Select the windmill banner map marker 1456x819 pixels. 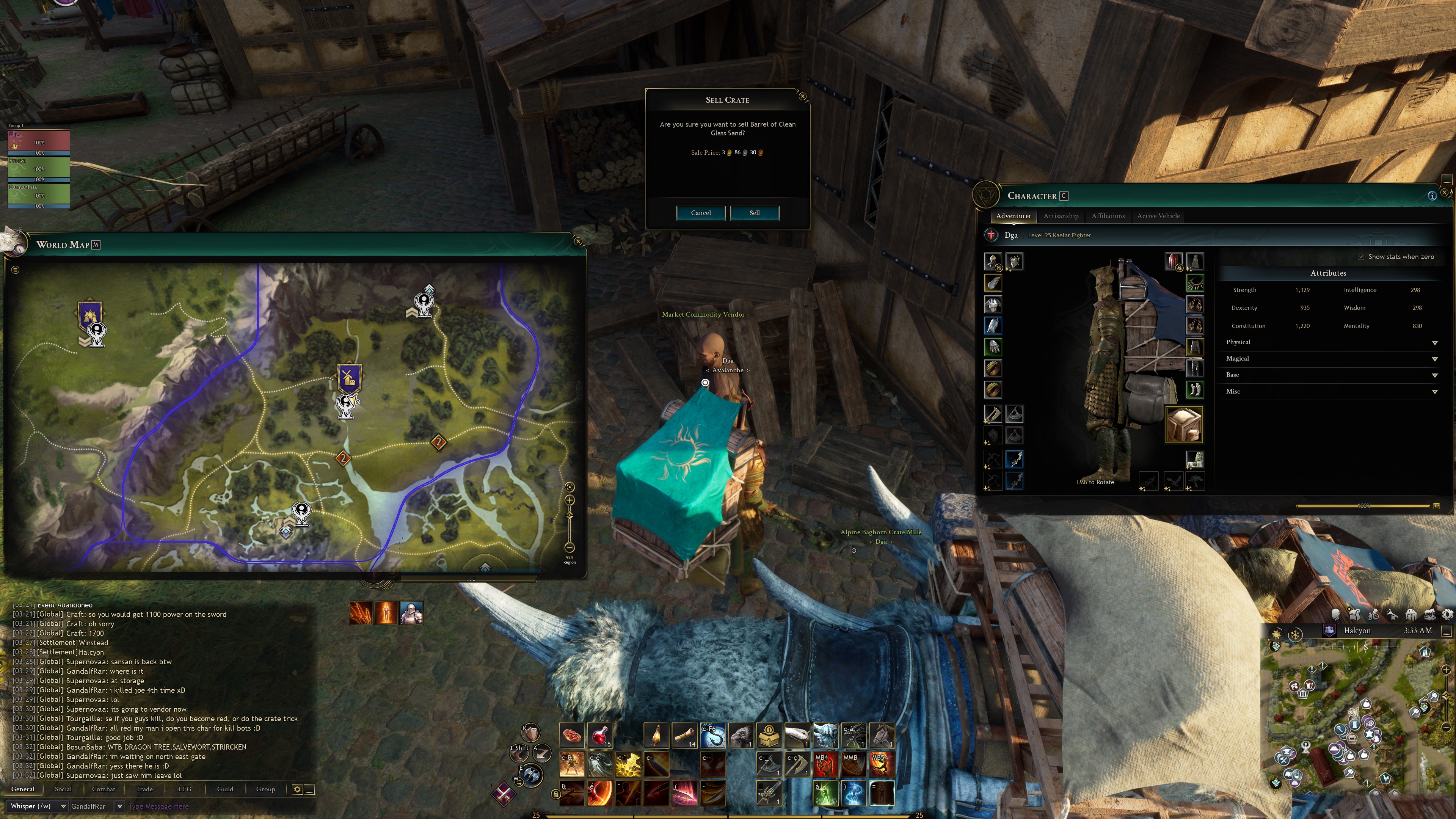(349, 378)
